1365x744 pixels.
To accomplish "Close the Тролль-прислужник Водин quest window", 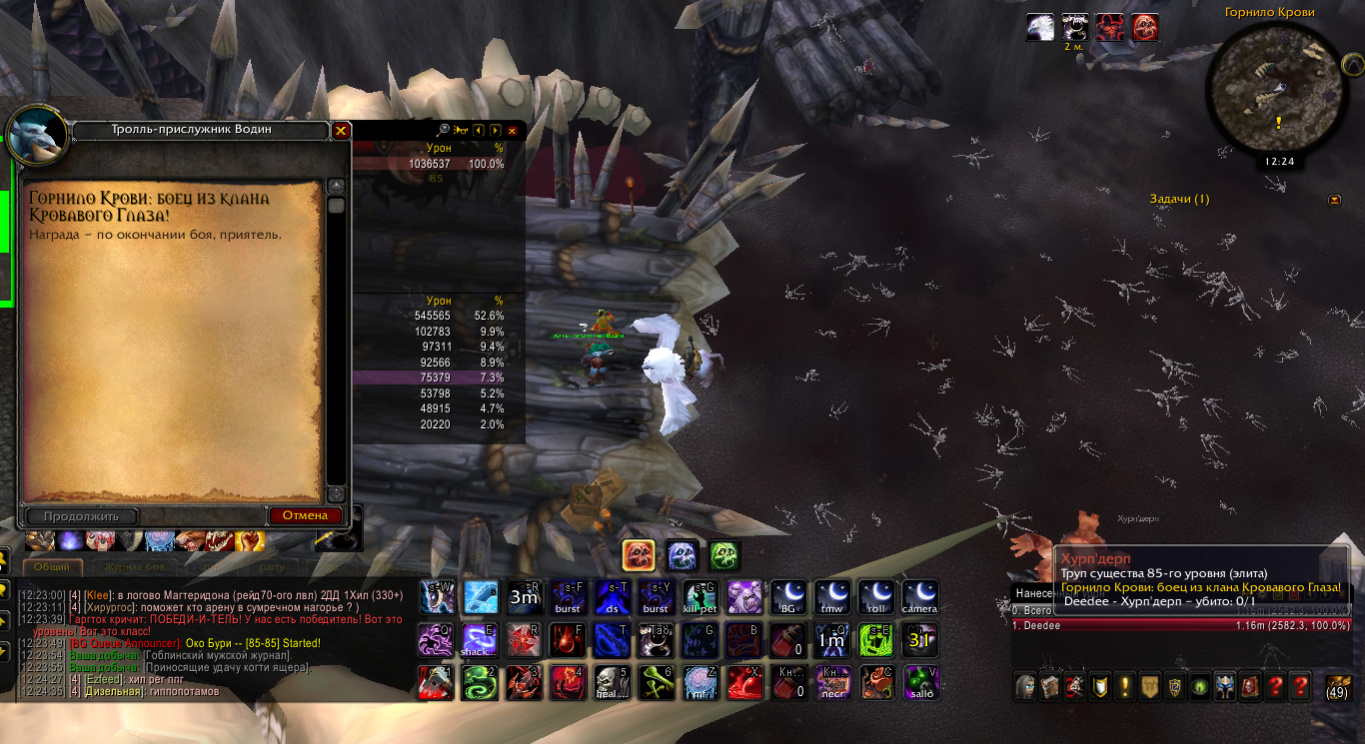I will pyautogui.click(x=340, y=131).
